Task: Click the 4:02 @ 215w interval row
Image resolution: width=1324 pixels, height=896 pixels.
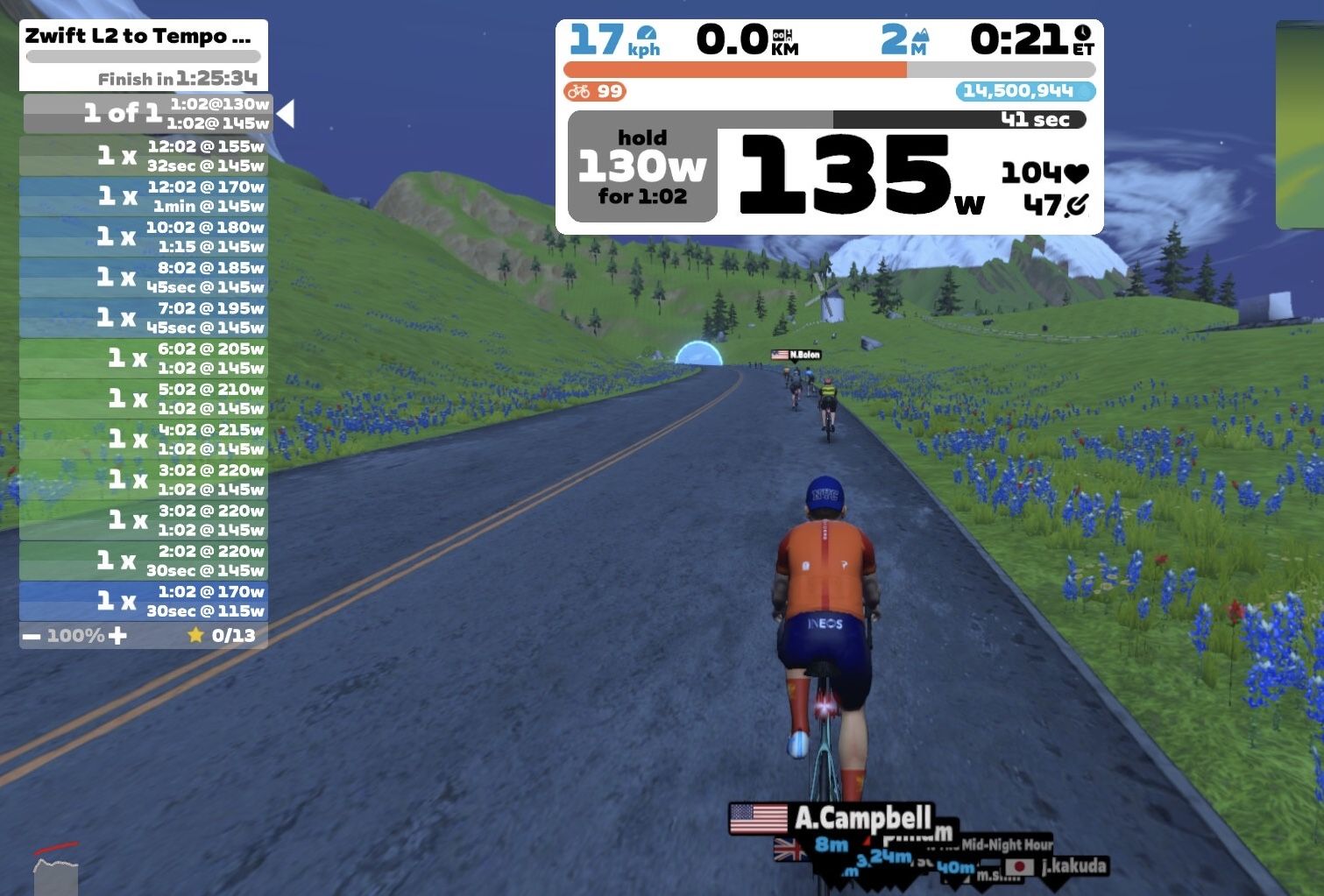Action: point(144,439)
